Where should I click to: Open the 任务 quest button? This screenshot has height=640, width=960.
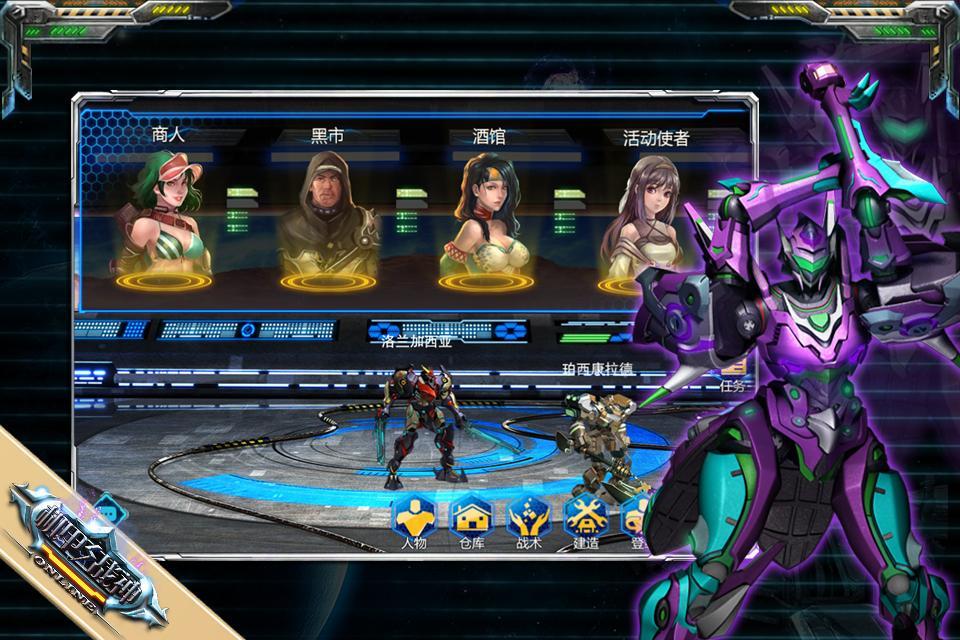point(734,380)
